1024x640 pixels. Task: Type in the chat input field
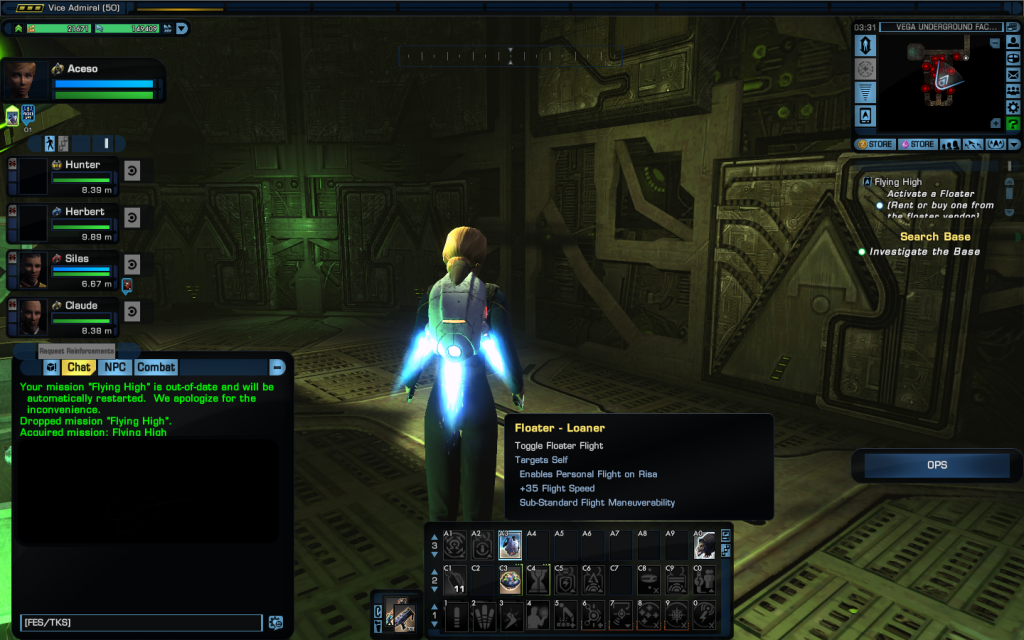coord(140,622)
